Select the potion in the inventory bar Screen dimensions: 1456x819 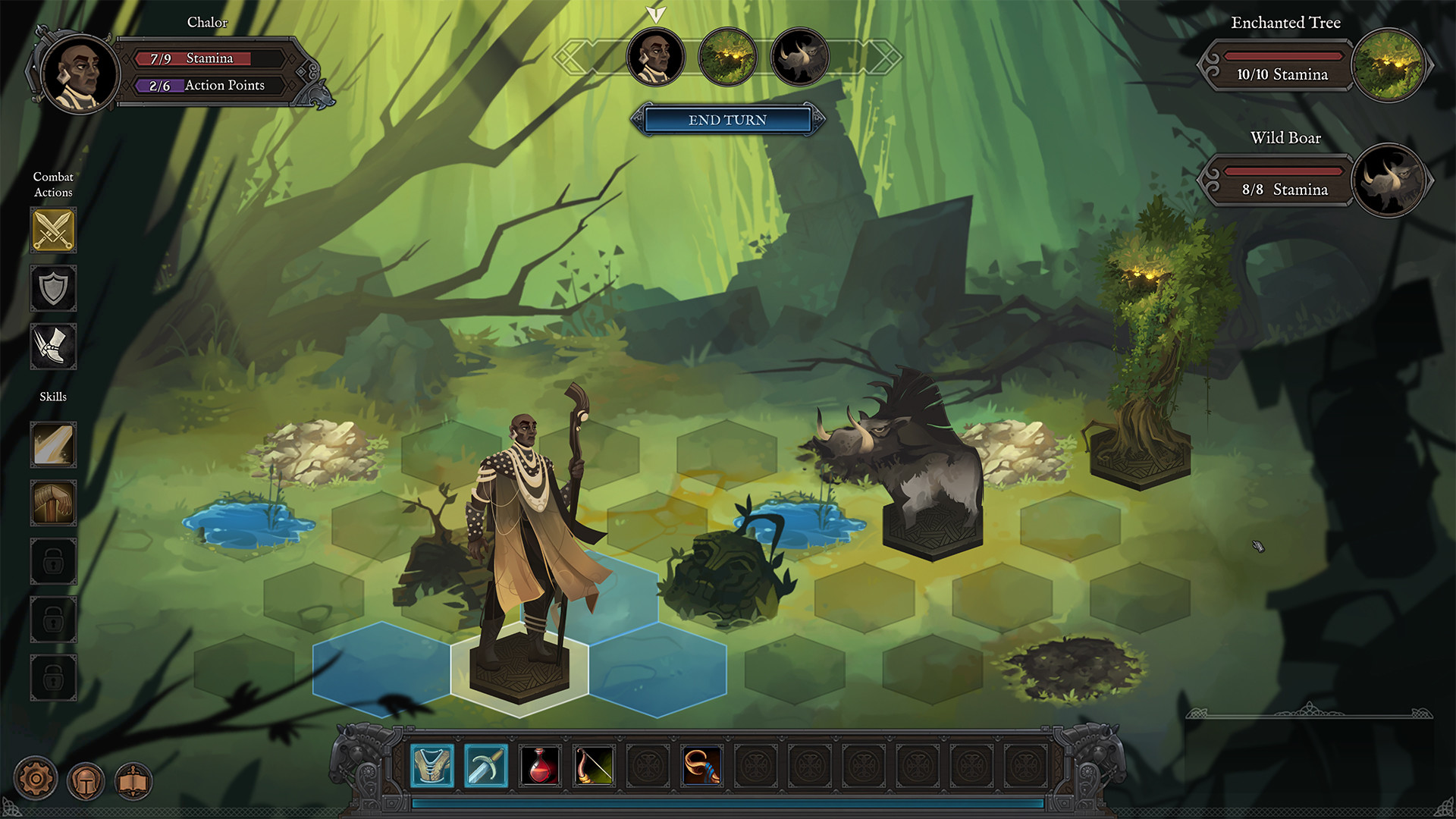click(x=540, y=765)
